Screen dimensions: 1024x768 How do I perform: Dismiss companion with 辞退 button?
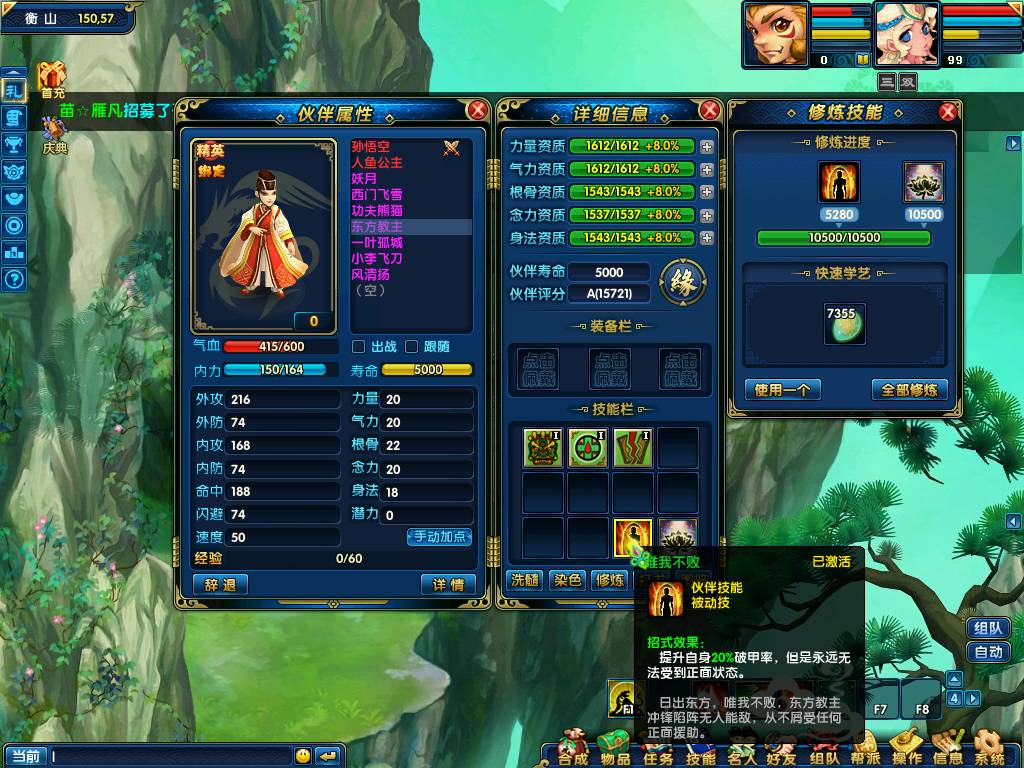tap(220, 585)
